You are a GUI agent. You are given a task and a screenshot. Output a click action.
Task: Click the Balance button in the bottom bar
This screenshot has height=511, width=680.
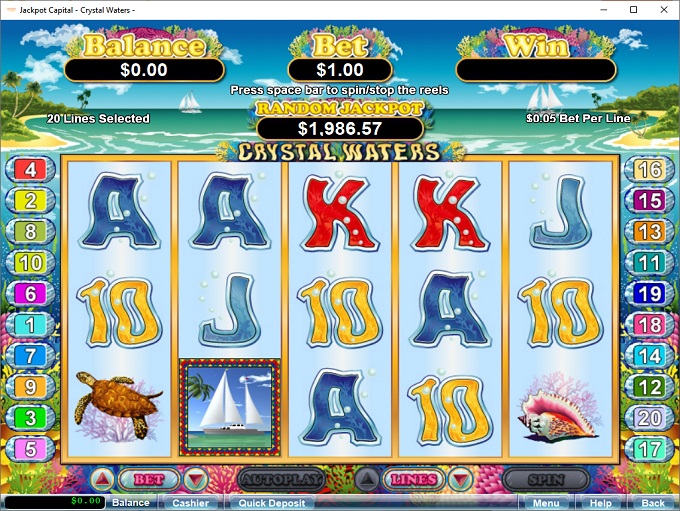click(130, 503)
